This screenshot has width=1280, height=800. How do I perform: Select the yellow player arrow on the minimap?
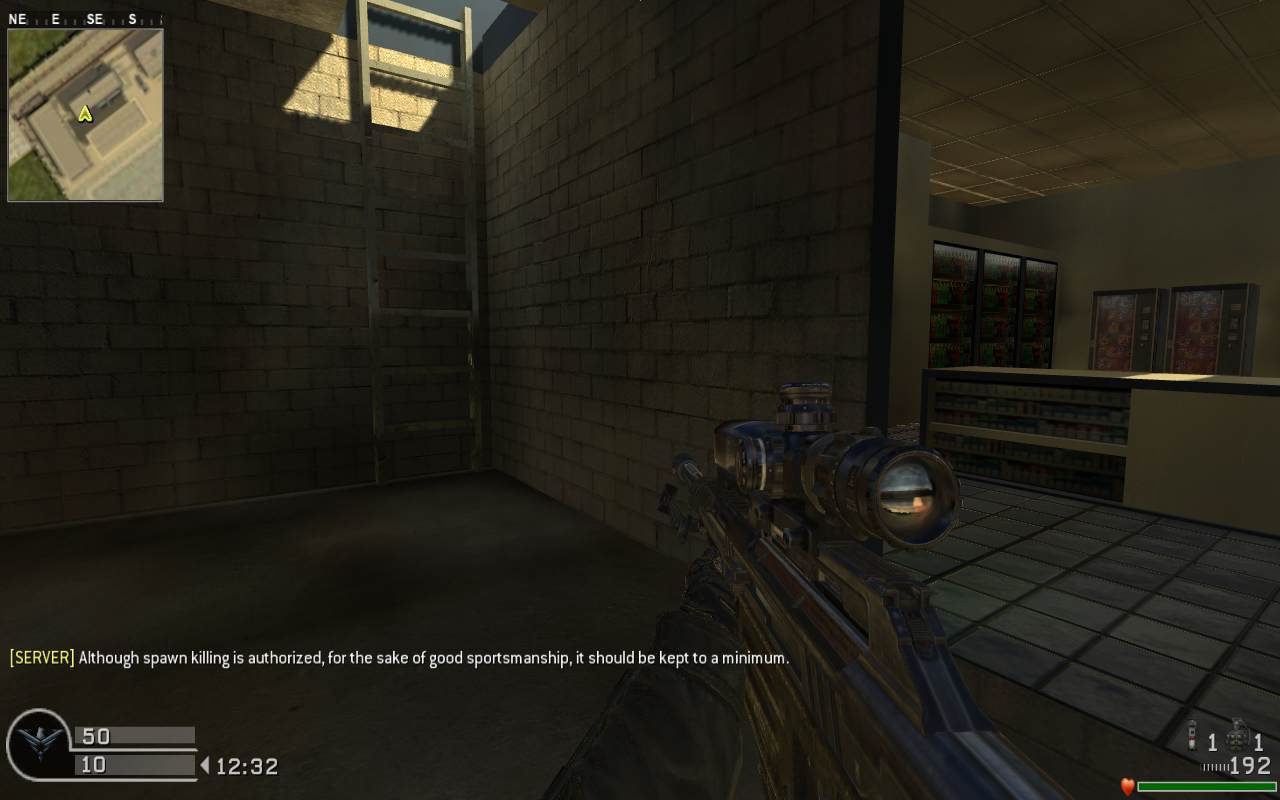85,114
